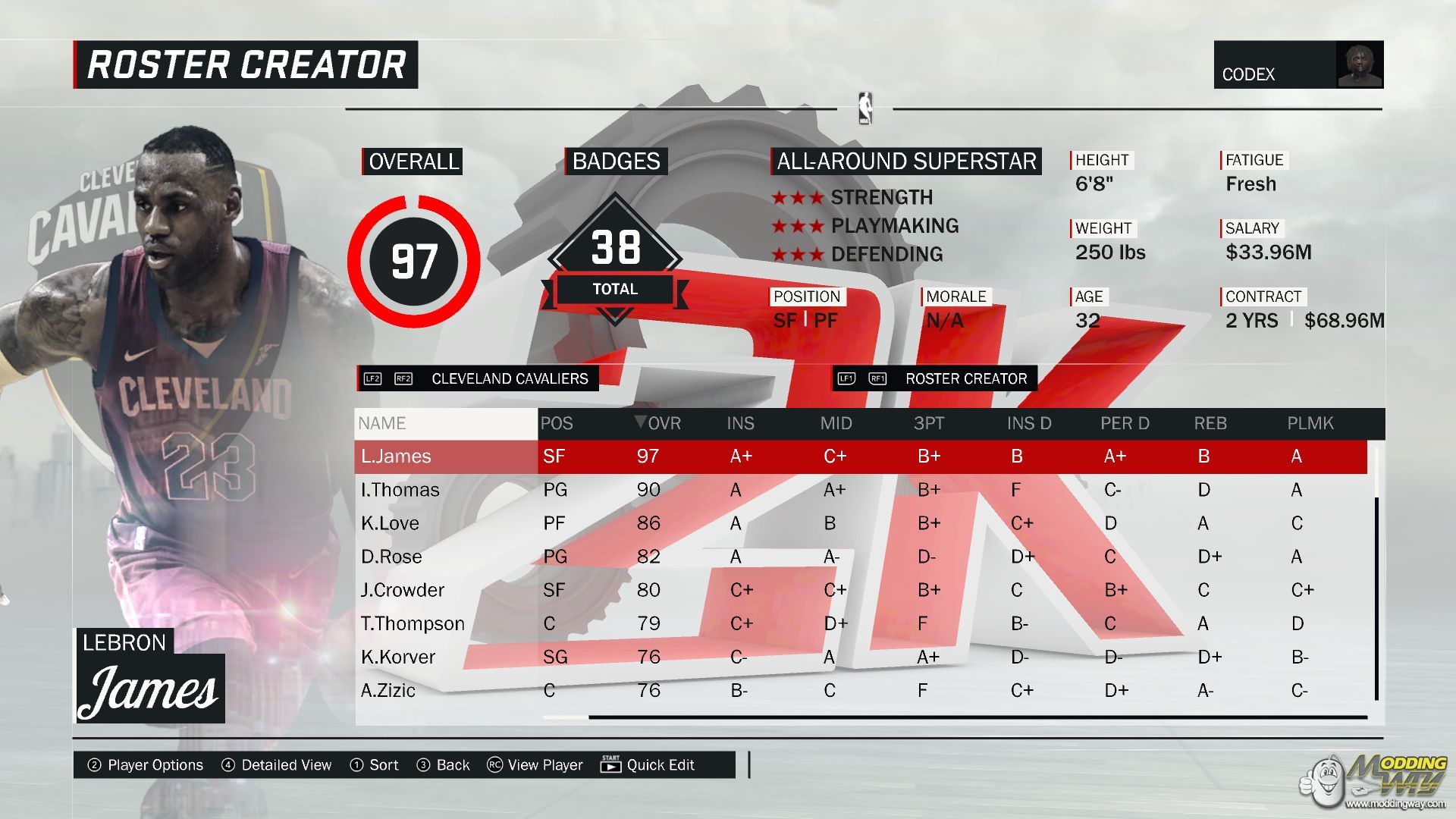Screen dimensions: 1456x819
Task: Select the L.James roster row
Action: pyautogui.click(x=396, y=457)
